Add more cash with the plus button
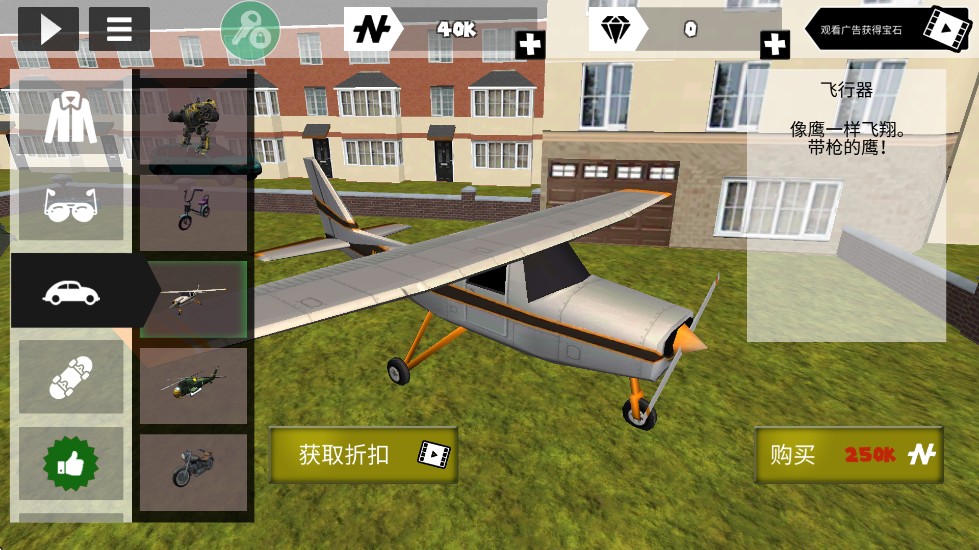The height and width of the screenshot is (550, 979). click(530, 44)
